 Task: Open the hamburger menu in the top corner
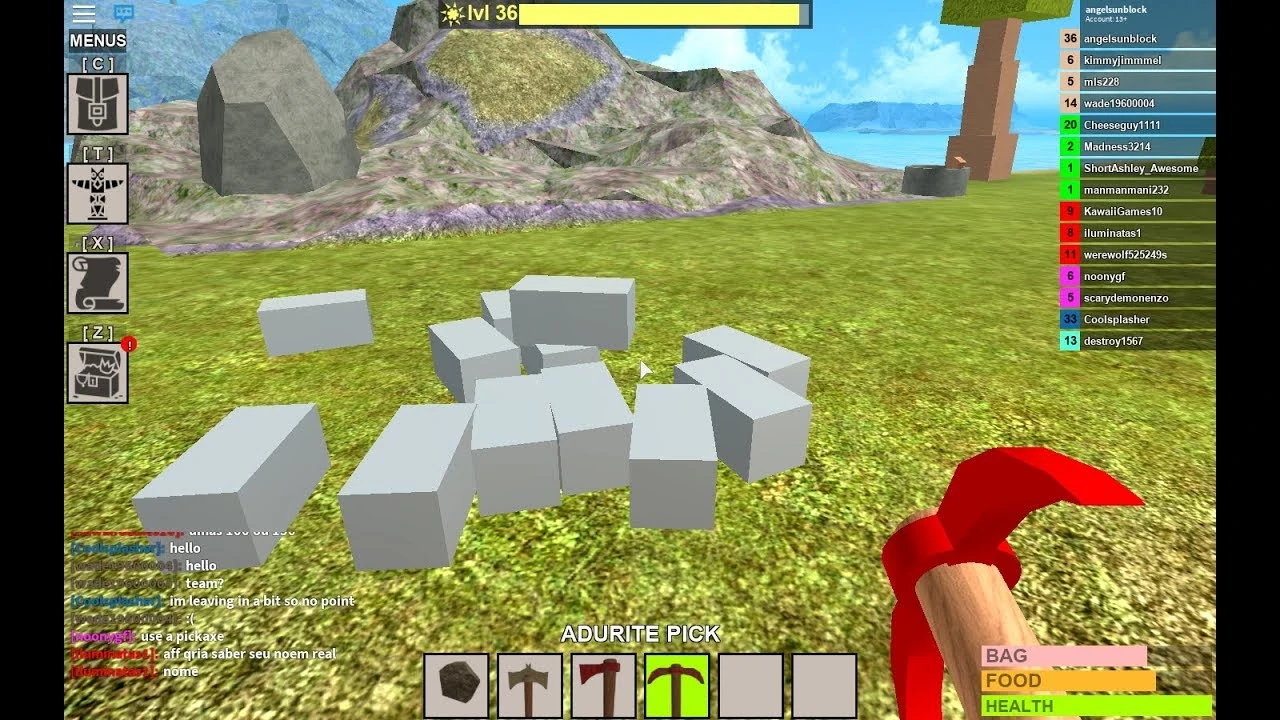[84, 13]
